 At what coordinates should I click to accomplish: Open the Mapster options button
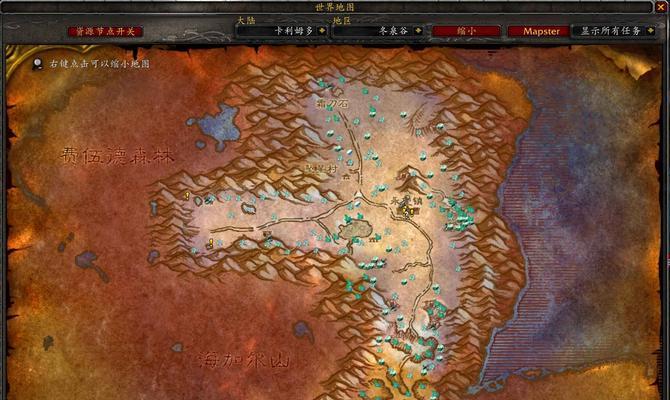coord(541,31)
